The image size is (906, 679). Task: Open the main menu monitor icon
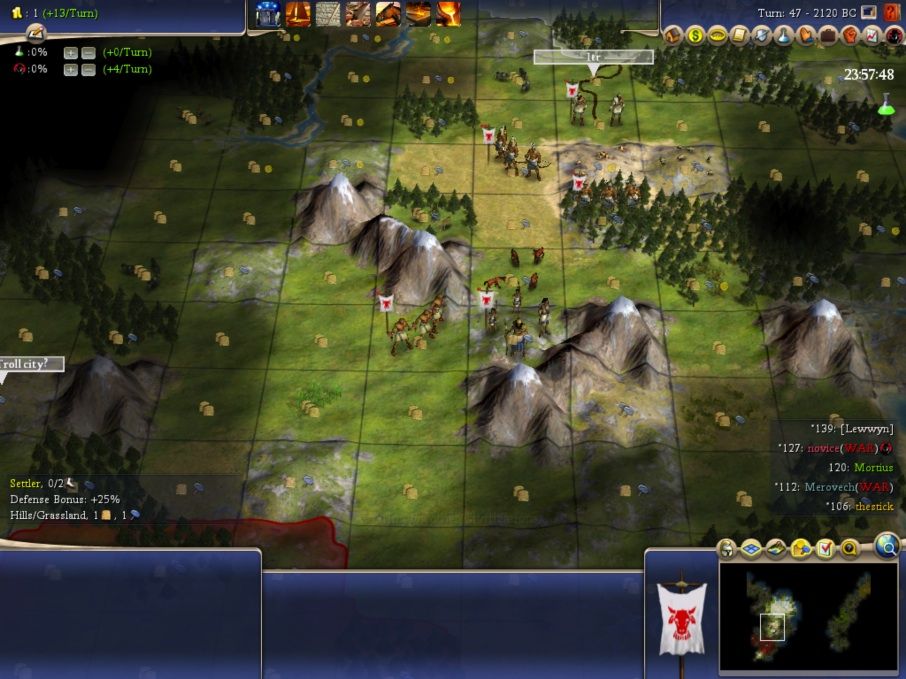869,12
